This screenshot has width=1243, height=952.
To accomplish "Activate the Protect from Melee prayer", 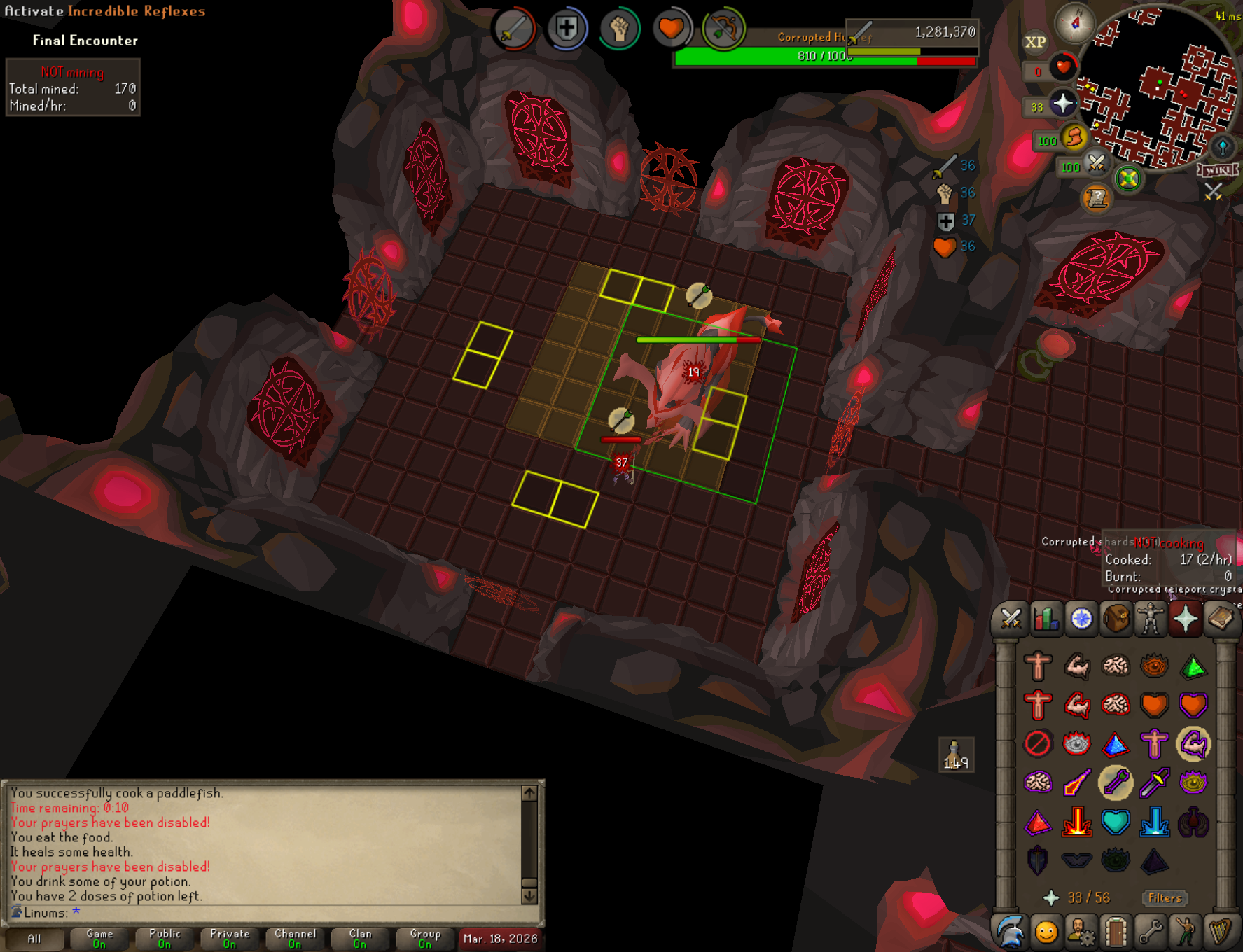I will [x=1154, y=783].
